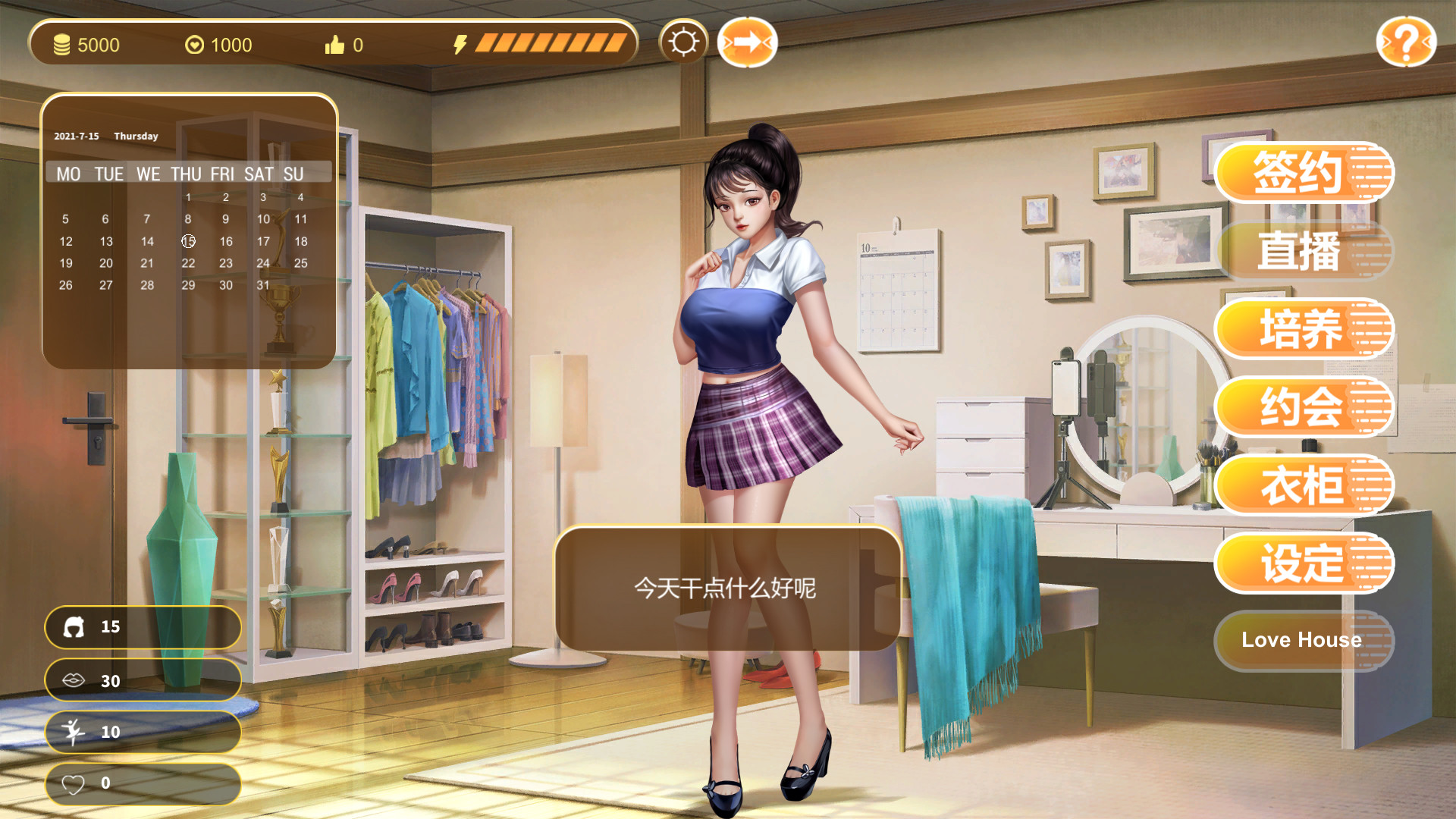Select July 20 on the calendar
The image size is (1456, 819).
(106, 263)
